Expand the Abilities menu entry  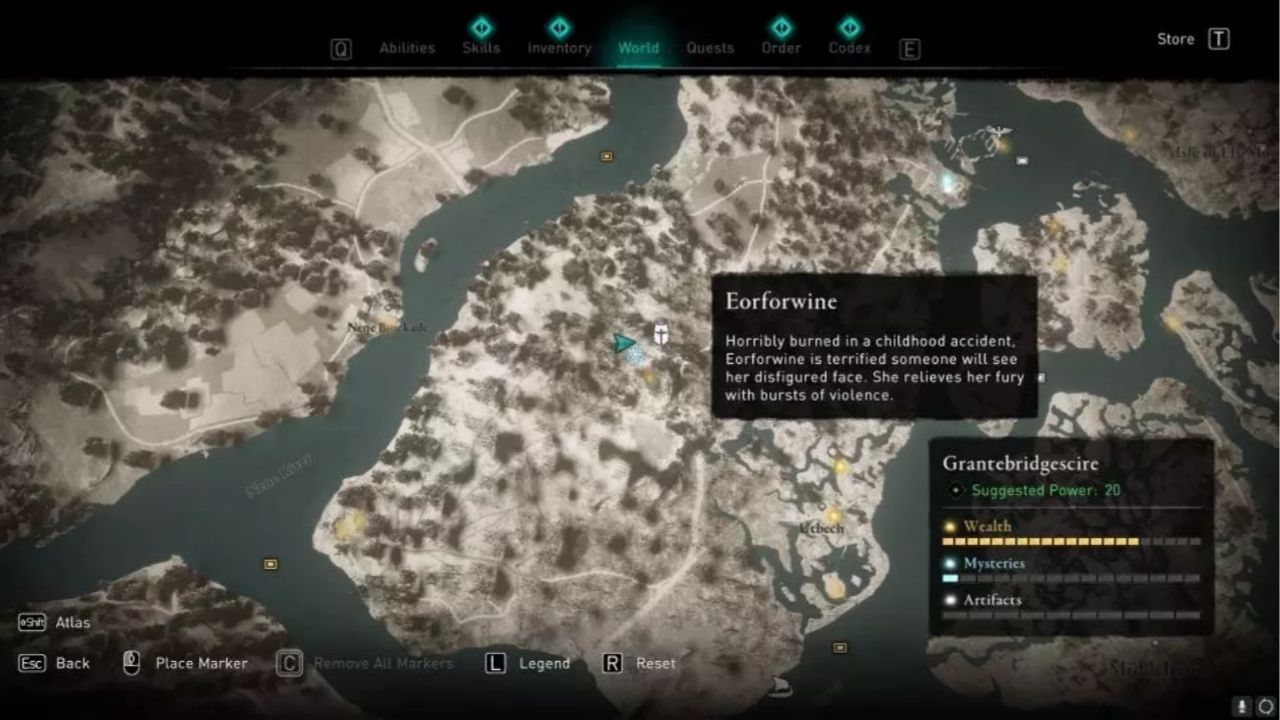click(x=407, y=47)
